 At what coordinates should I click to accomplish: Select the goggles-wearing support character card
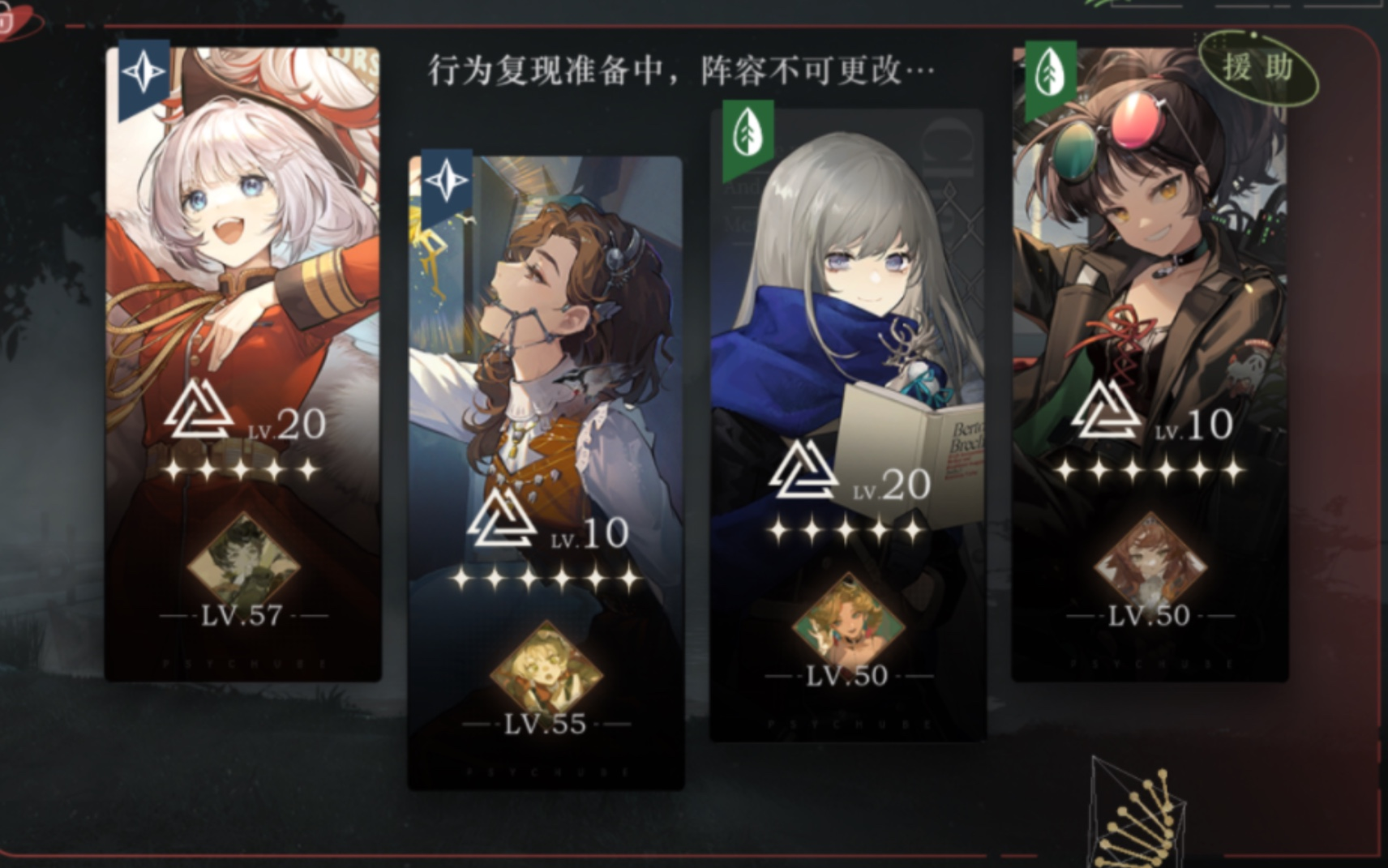[1150, 243]
